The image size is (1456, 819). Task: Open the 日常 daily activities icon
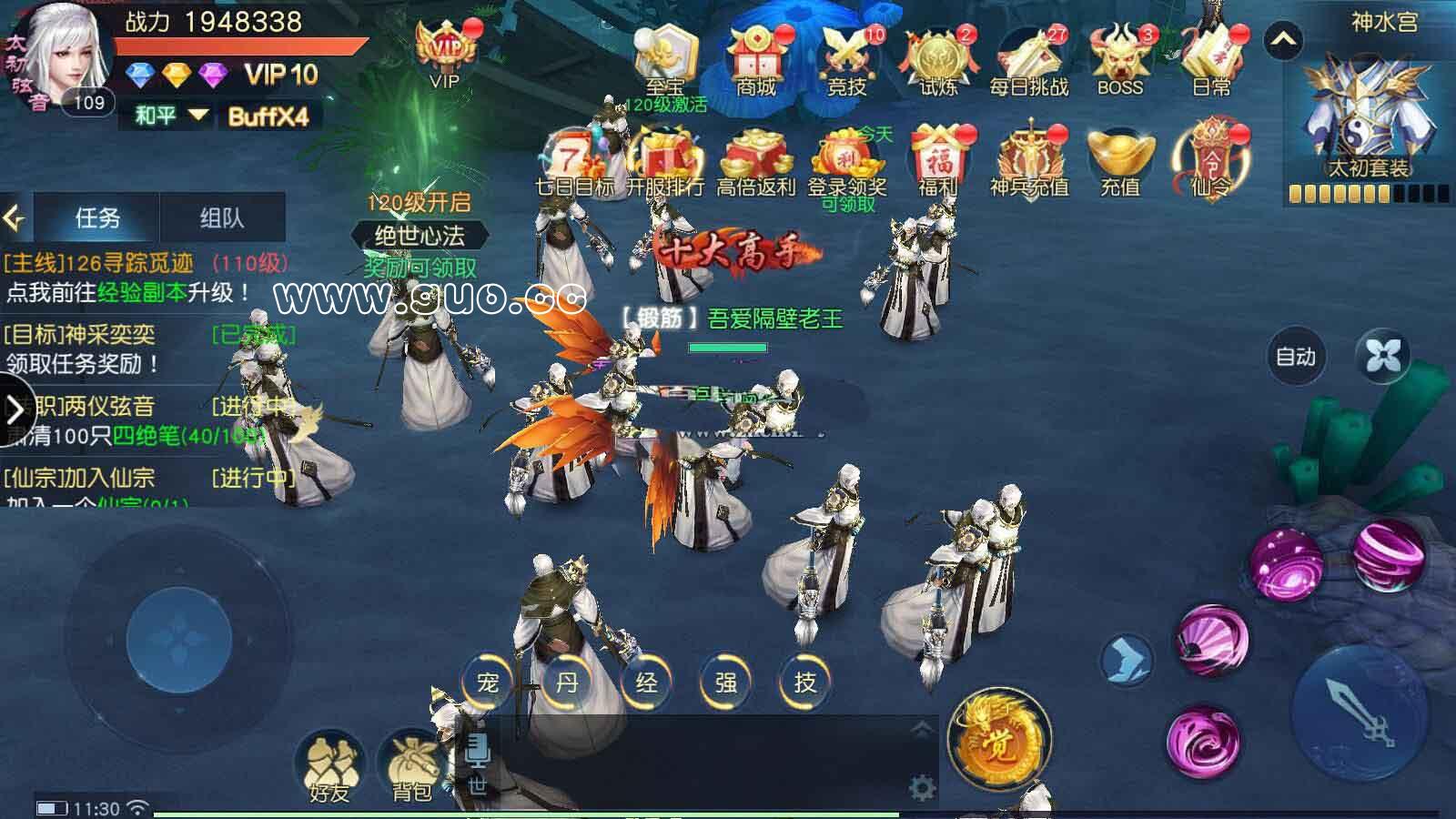pyautogui.click(x=1210, y=59)
